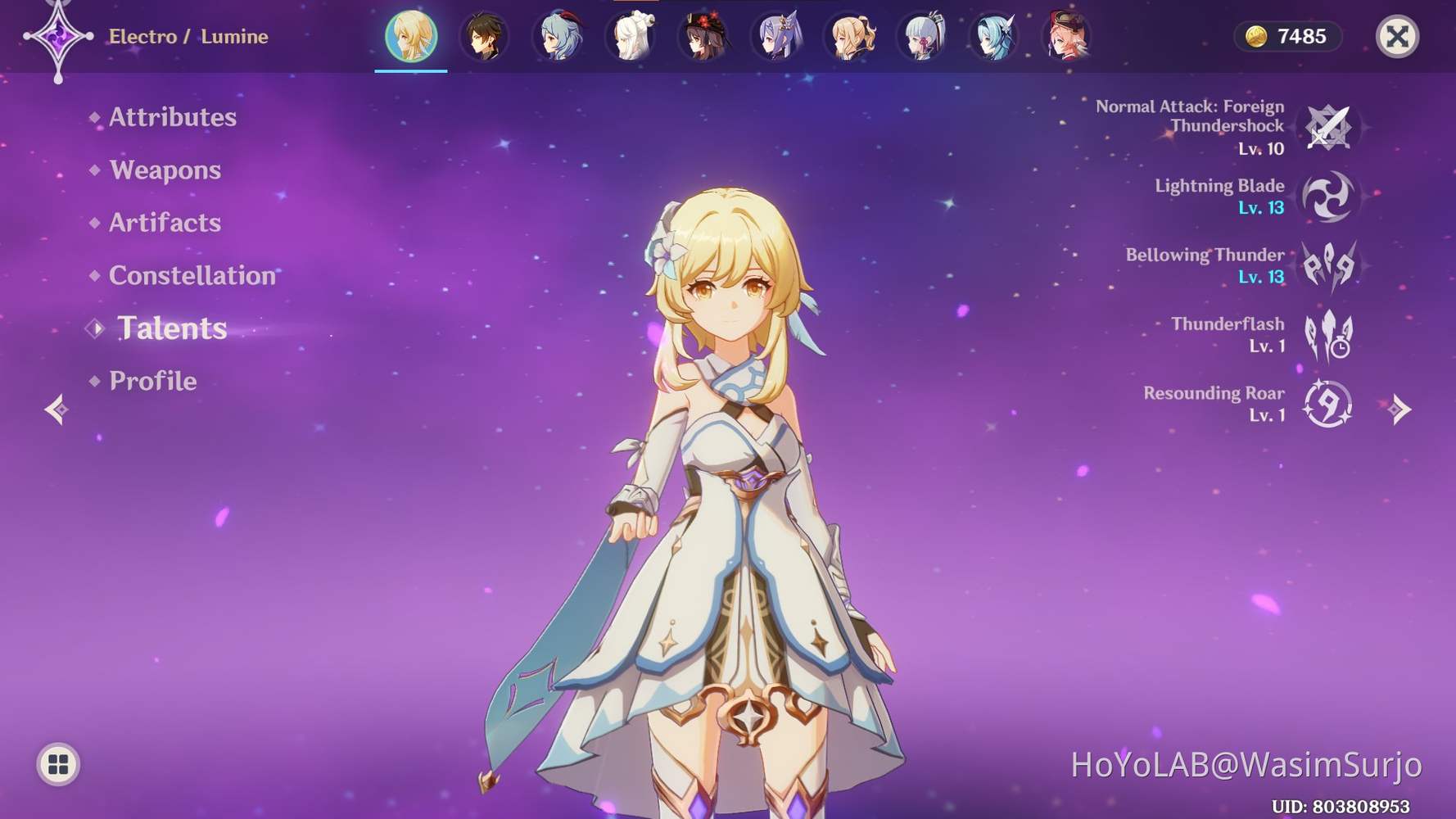View Keqing's character details
Image resolution: width=1456 pixels, height=819 pixels.
tap(775, 37)
